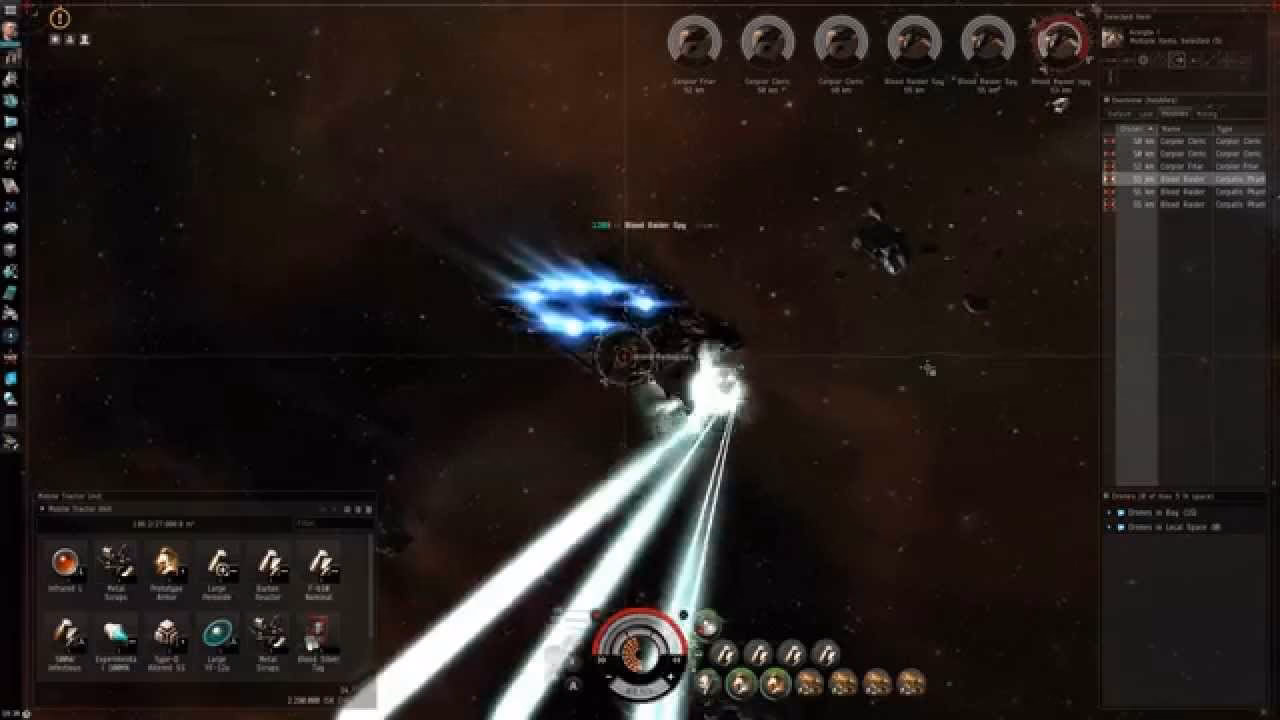The image size is (1280, 720).
Task: Switch to the Missiles overview tab
Action: click(1174, 113)
